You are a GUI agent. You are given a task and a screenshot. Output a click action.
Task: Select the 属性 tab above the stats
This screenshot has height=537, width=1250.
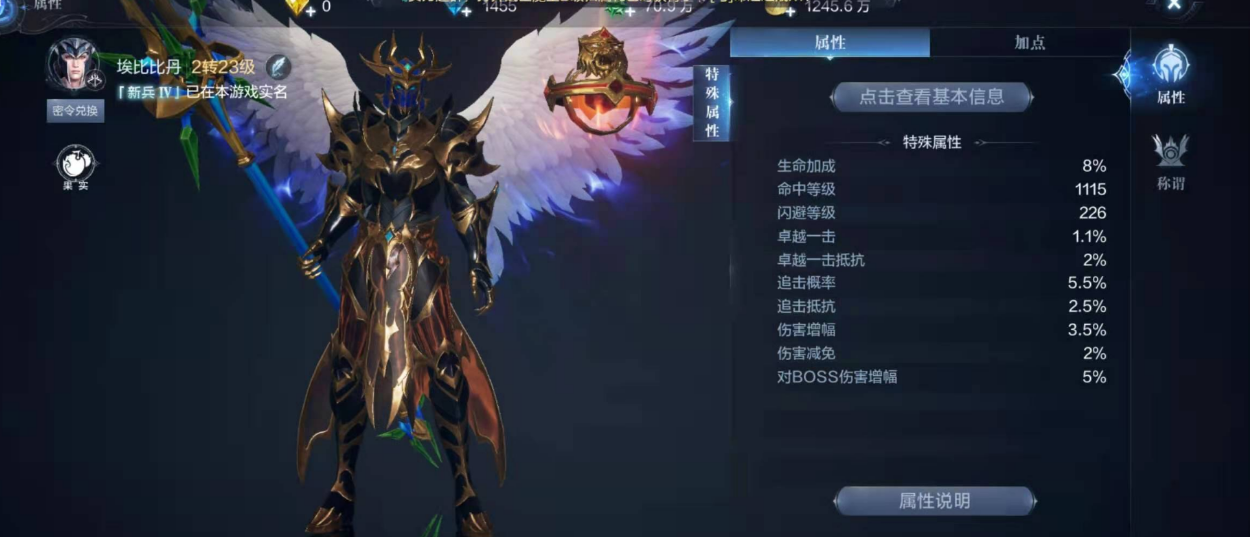click(x=830, y=43)
